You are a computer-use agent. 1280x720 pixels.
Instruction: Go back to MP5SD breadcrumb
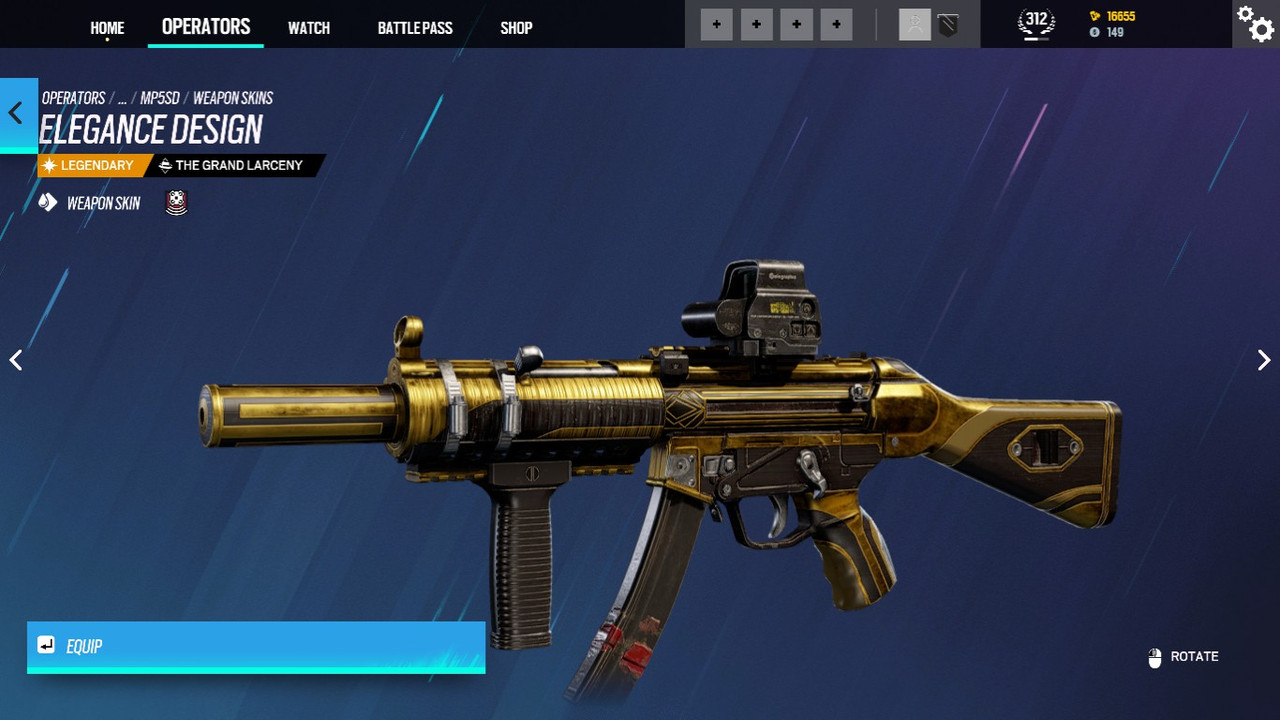(160, 98)
